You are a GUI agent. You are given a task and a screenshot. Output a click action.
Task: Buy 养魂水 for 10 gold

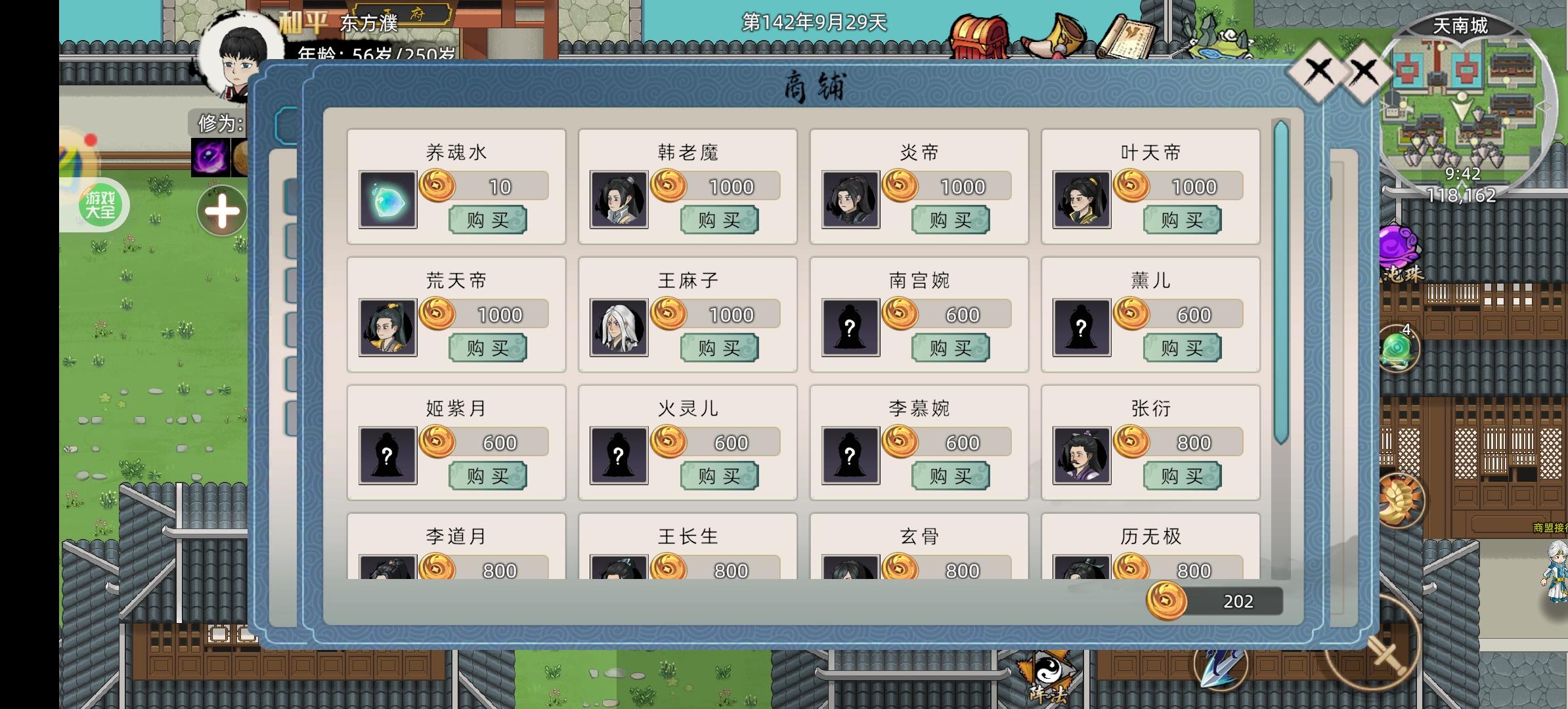[486, 221]
